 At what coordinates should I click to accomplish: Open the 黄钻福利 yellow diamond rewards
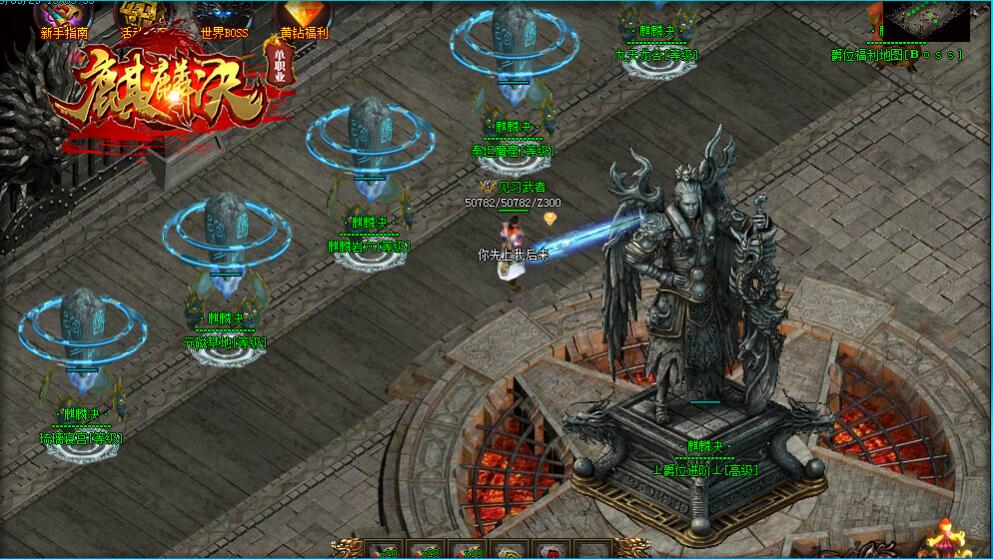point(301,20)
